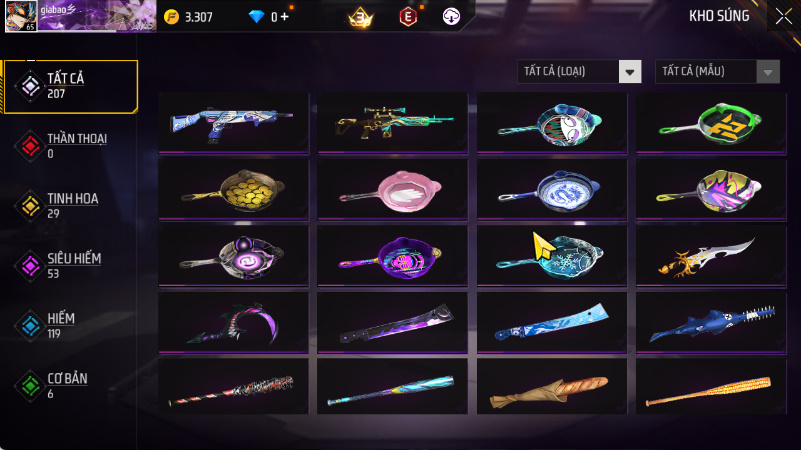Choose the gold sniper rifle skin
Viewport: 801px width, 450px height.
(393, 121)
